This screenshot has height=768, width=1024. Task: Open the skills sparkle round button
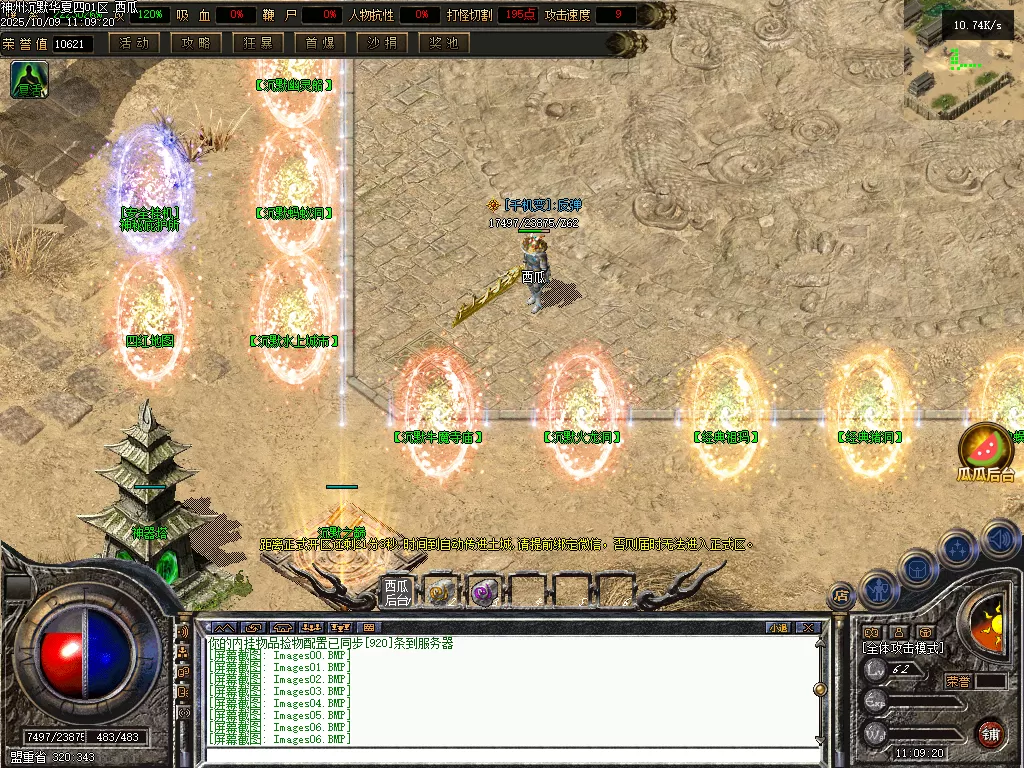(x=957, y=548)
